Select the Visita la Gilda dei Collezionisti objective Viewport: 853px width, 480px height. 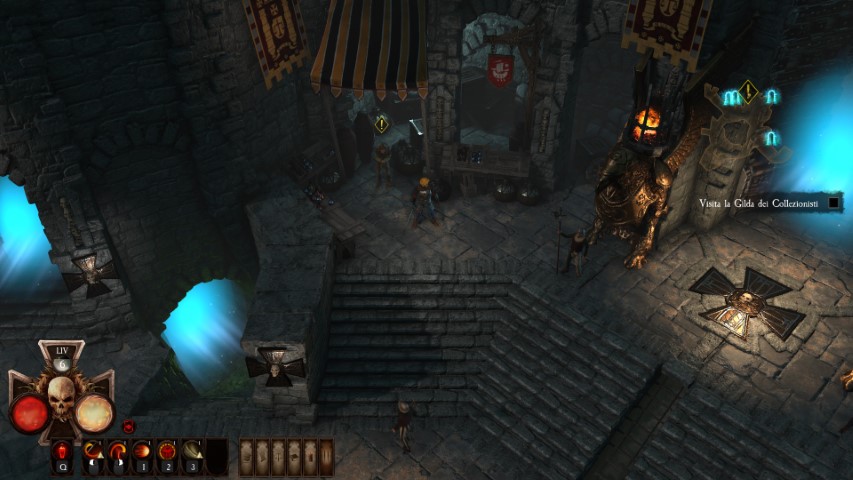[x=758, y=204]
